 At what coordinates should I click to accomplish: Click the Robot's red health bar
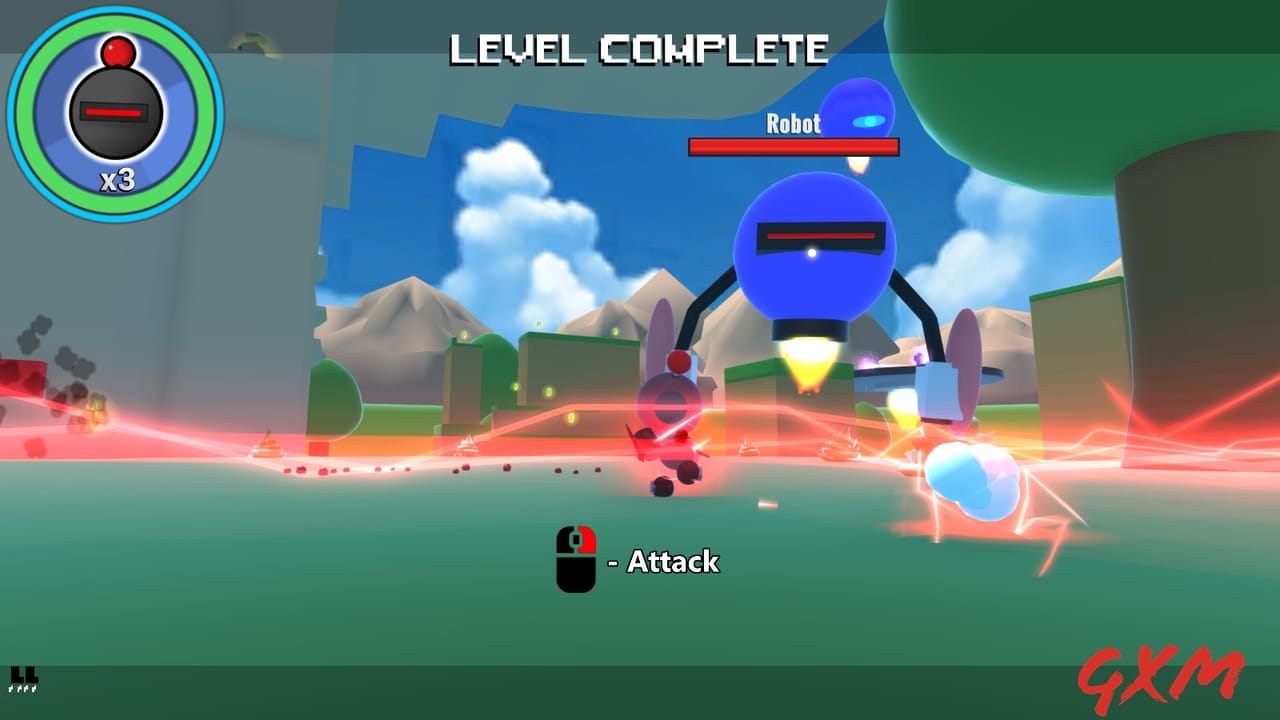click(793, 147)
